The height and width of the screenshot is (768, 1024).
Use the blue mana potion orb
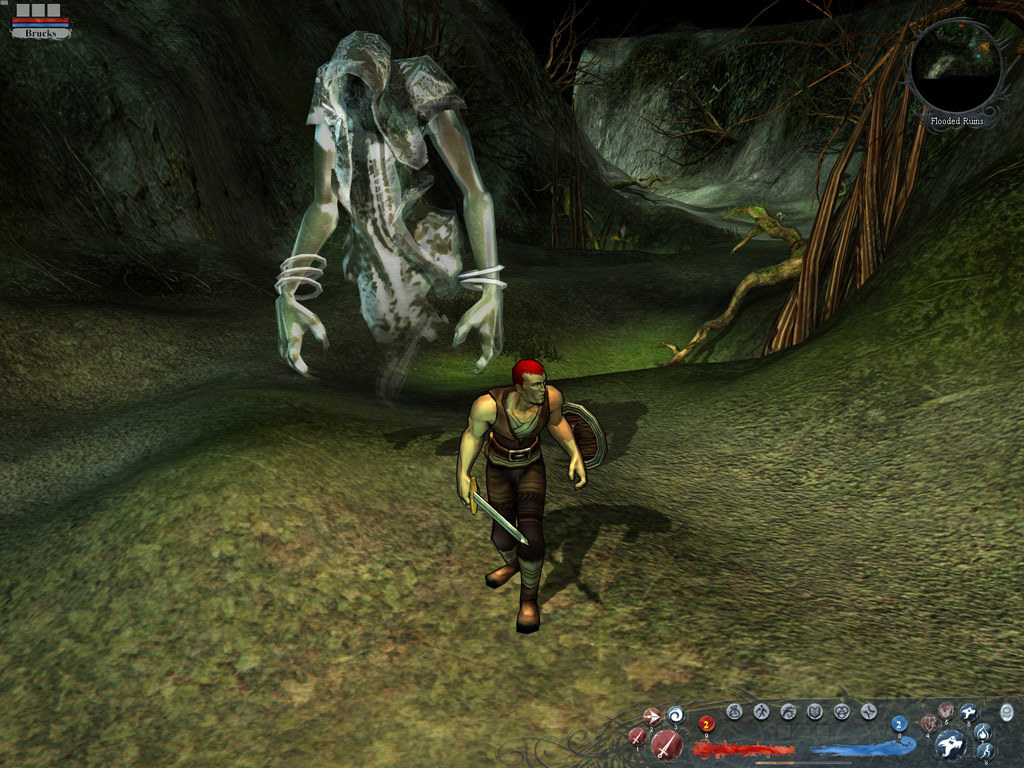(x=899, y=724)
